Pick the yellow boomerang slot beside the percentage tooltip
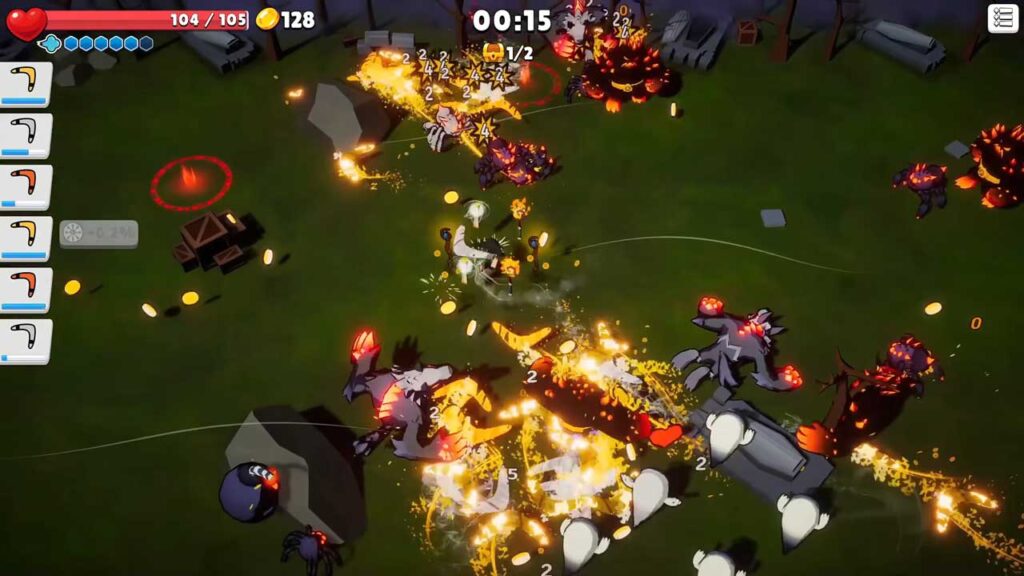The height and width of the screenshot is (576, 1024). click(x=25, y=238)
